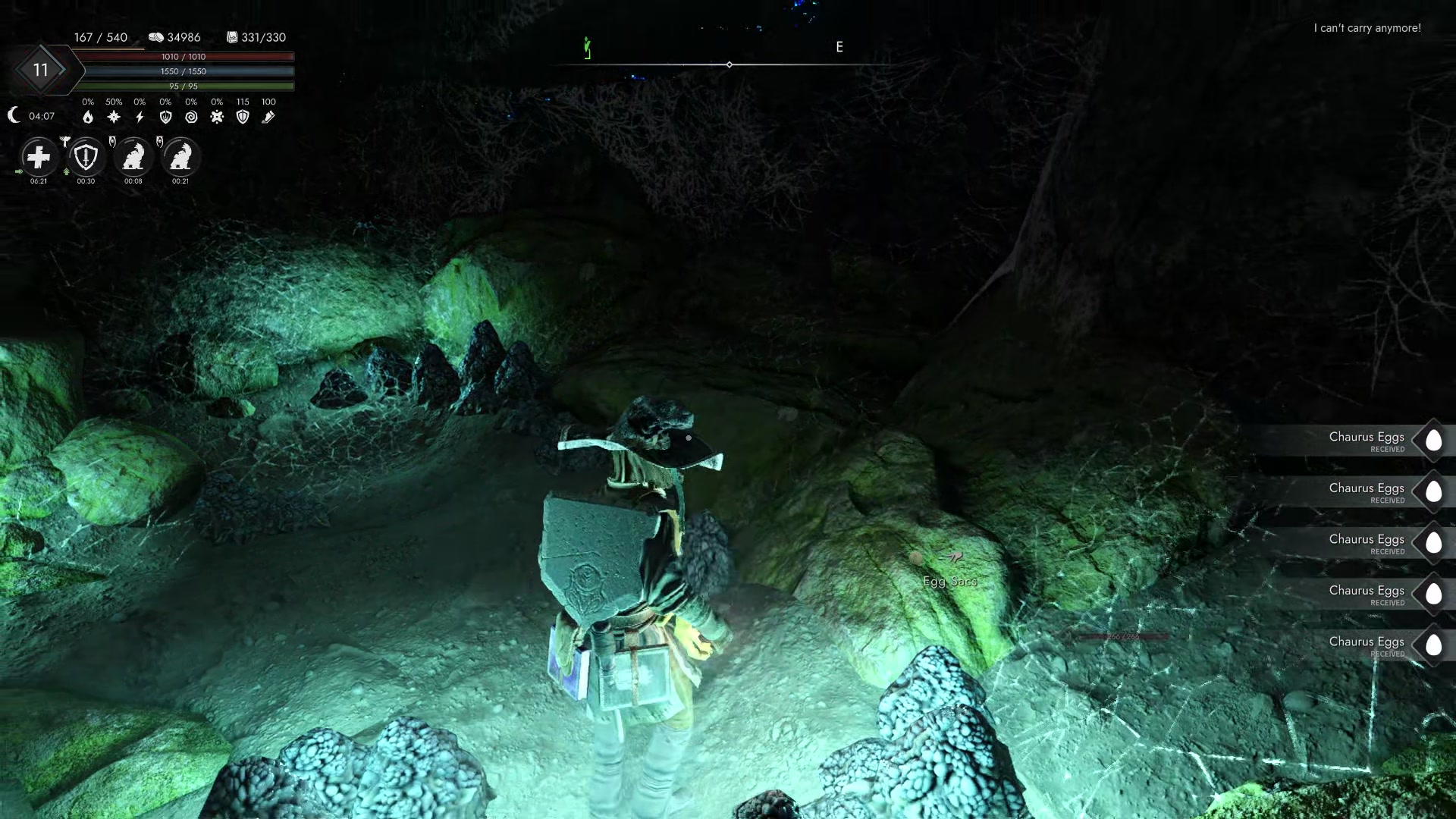Click the armor shield icon showing 115
1456x819 pixels.
pyautogui.click(x=243, y=117)
